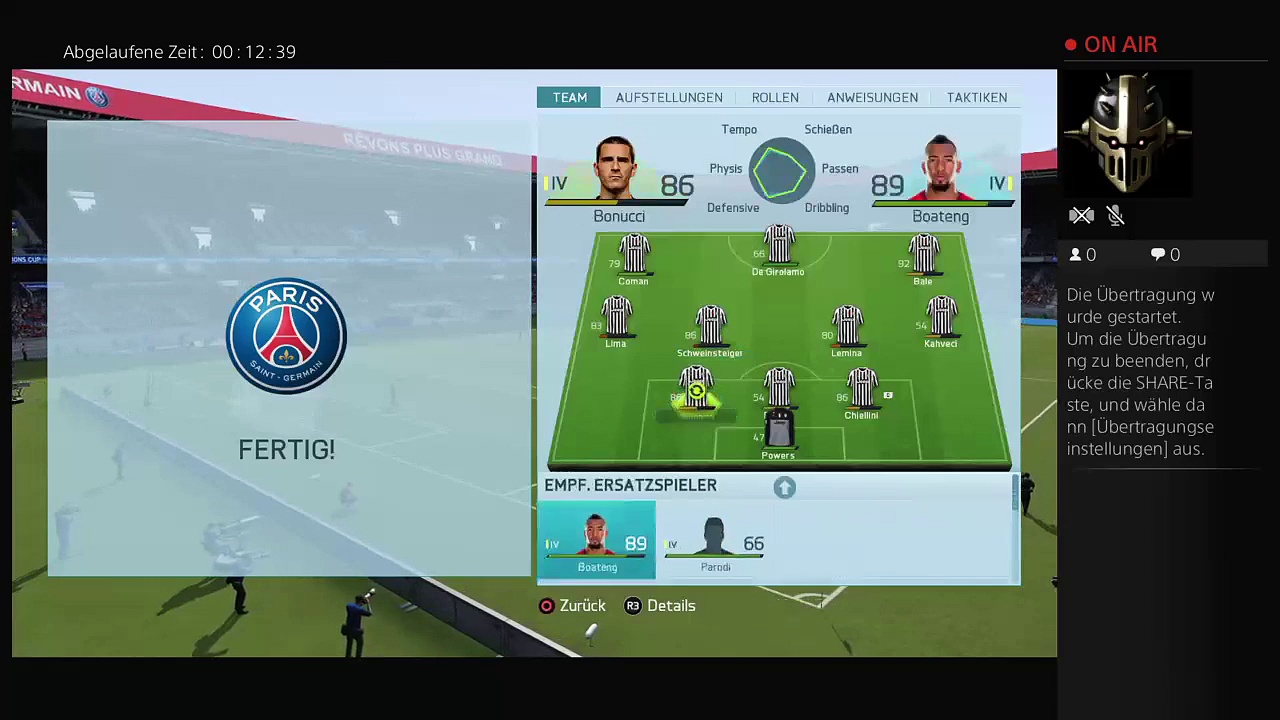
Task: Choose defender Chiellini
Action: click(x=861, y=391)
